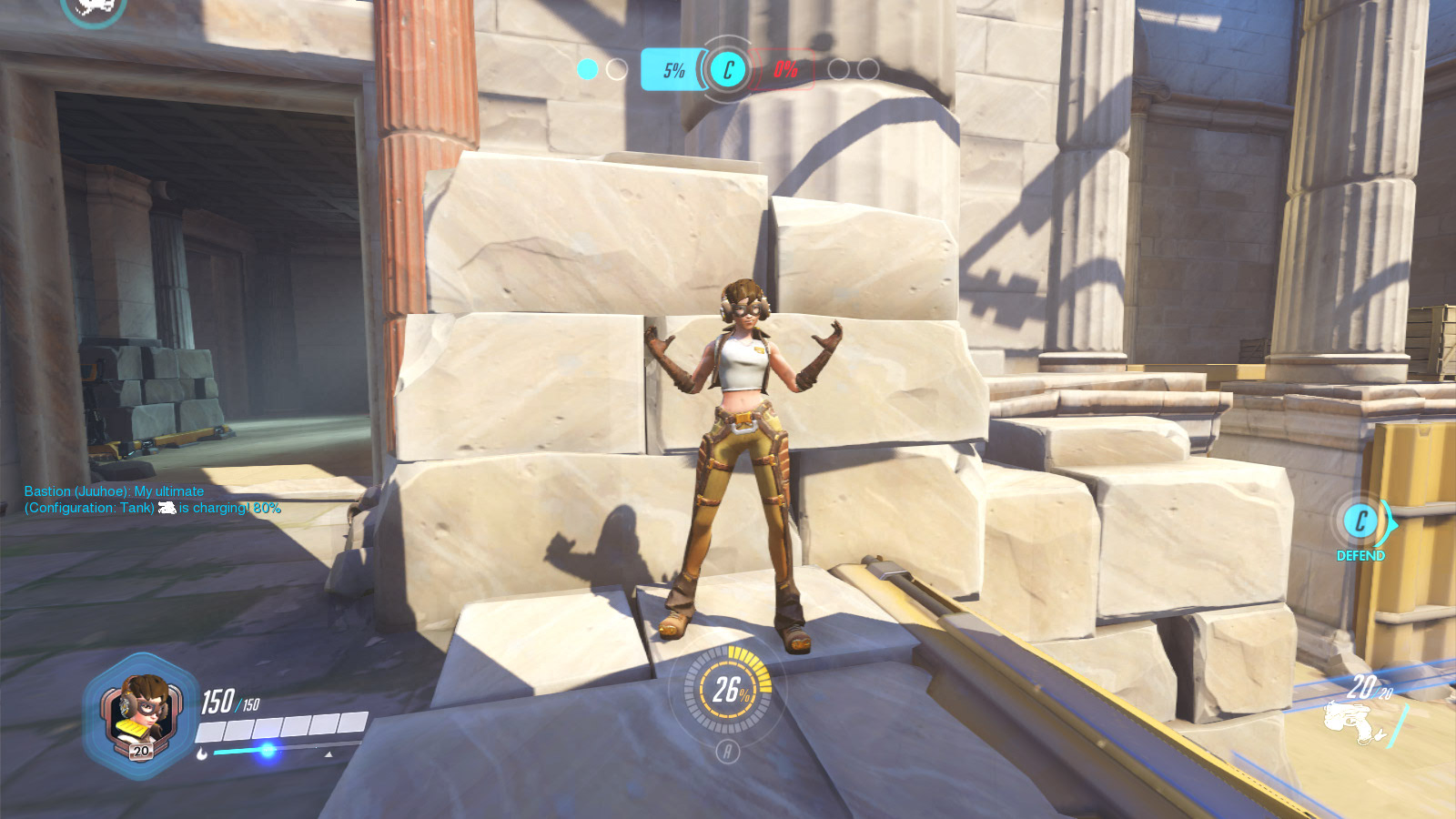
Task: Click the hero portrait badge
Action: pos(140,716)
